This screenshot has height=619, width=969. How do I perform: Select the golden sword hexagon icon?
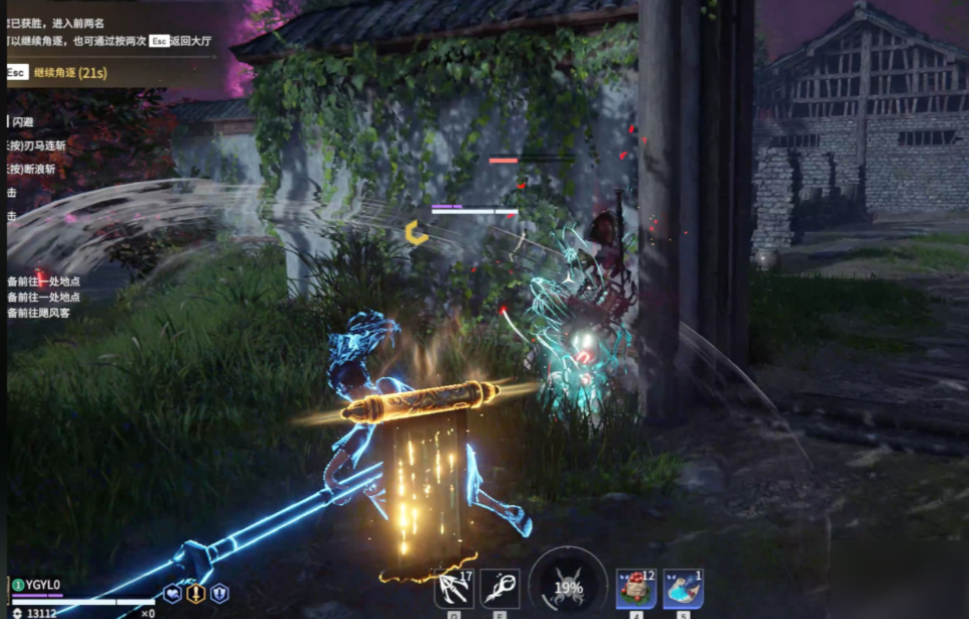[196, 593]
